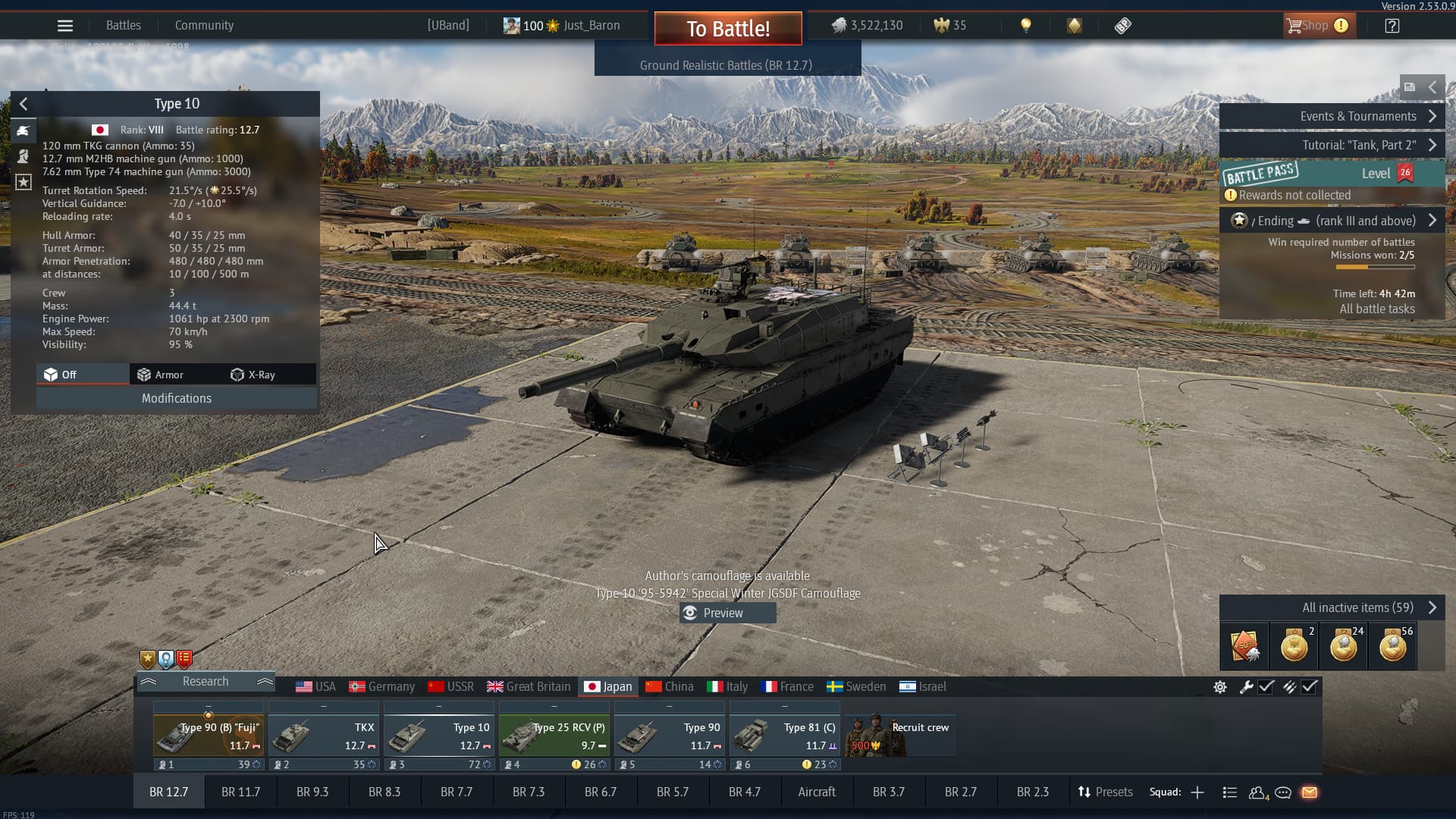Expand the All inactive items list
The width and height of the screenshot is (1456, 819).
point(1331,608)
